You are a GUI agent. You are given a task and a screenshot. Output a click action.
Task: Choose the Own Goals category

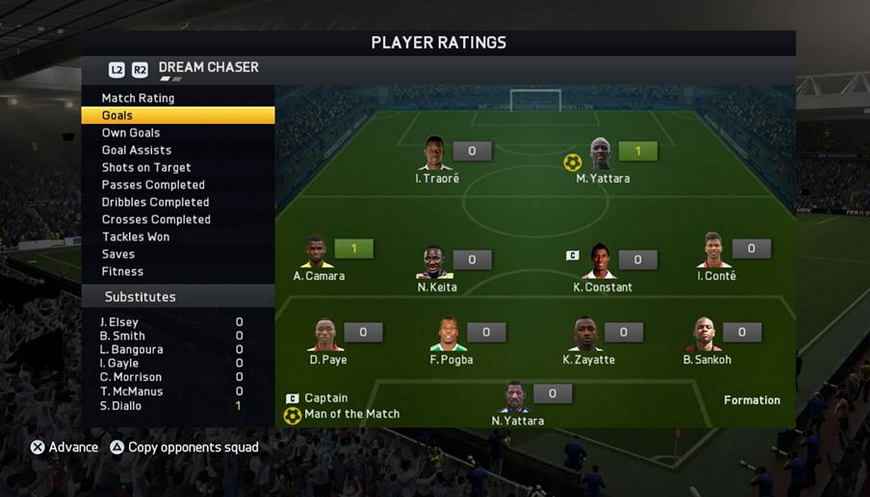pyautogui.click(x=131, y=133)
